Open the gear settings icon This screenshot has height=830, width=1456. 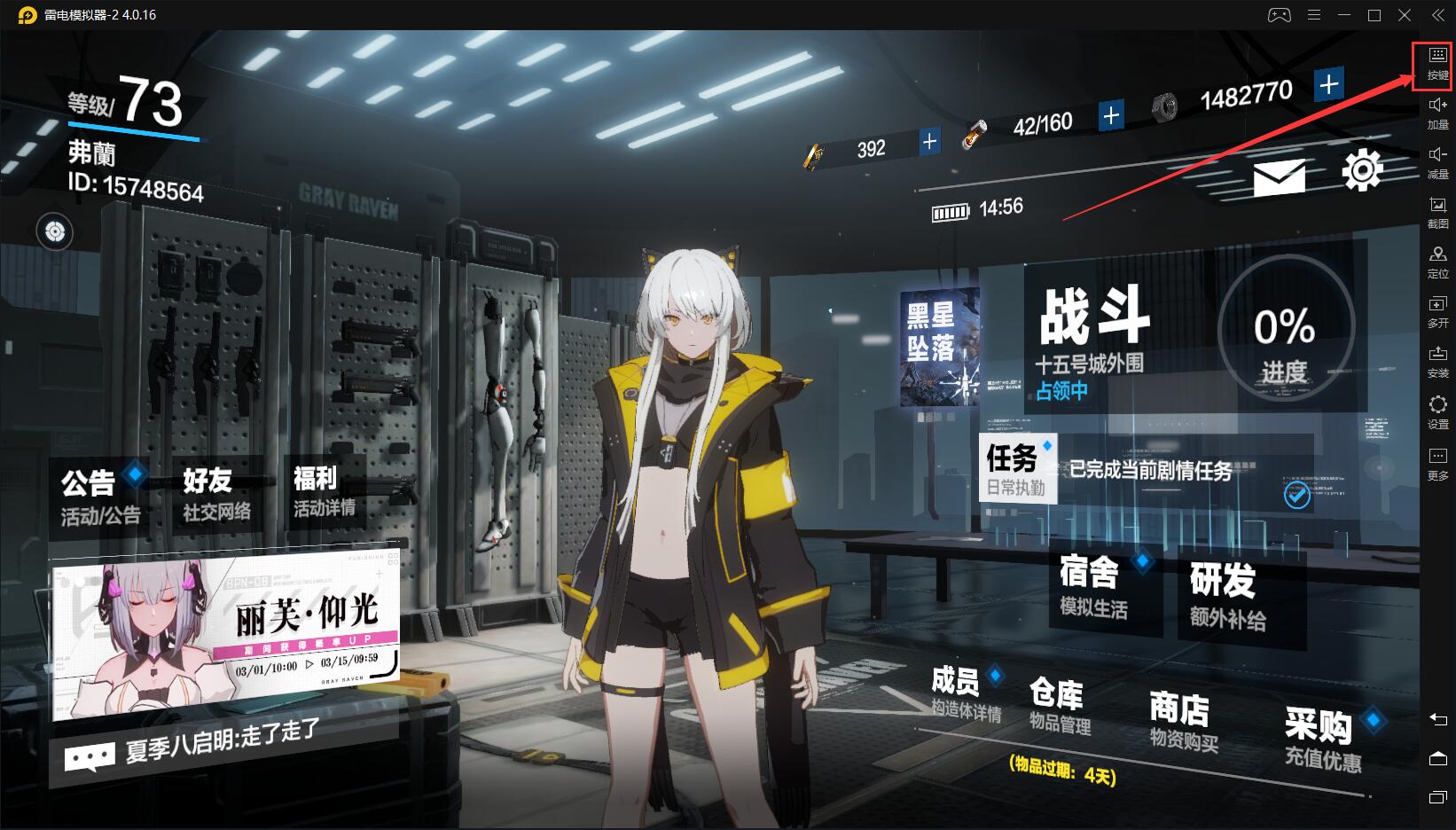tap(1361, 170)
